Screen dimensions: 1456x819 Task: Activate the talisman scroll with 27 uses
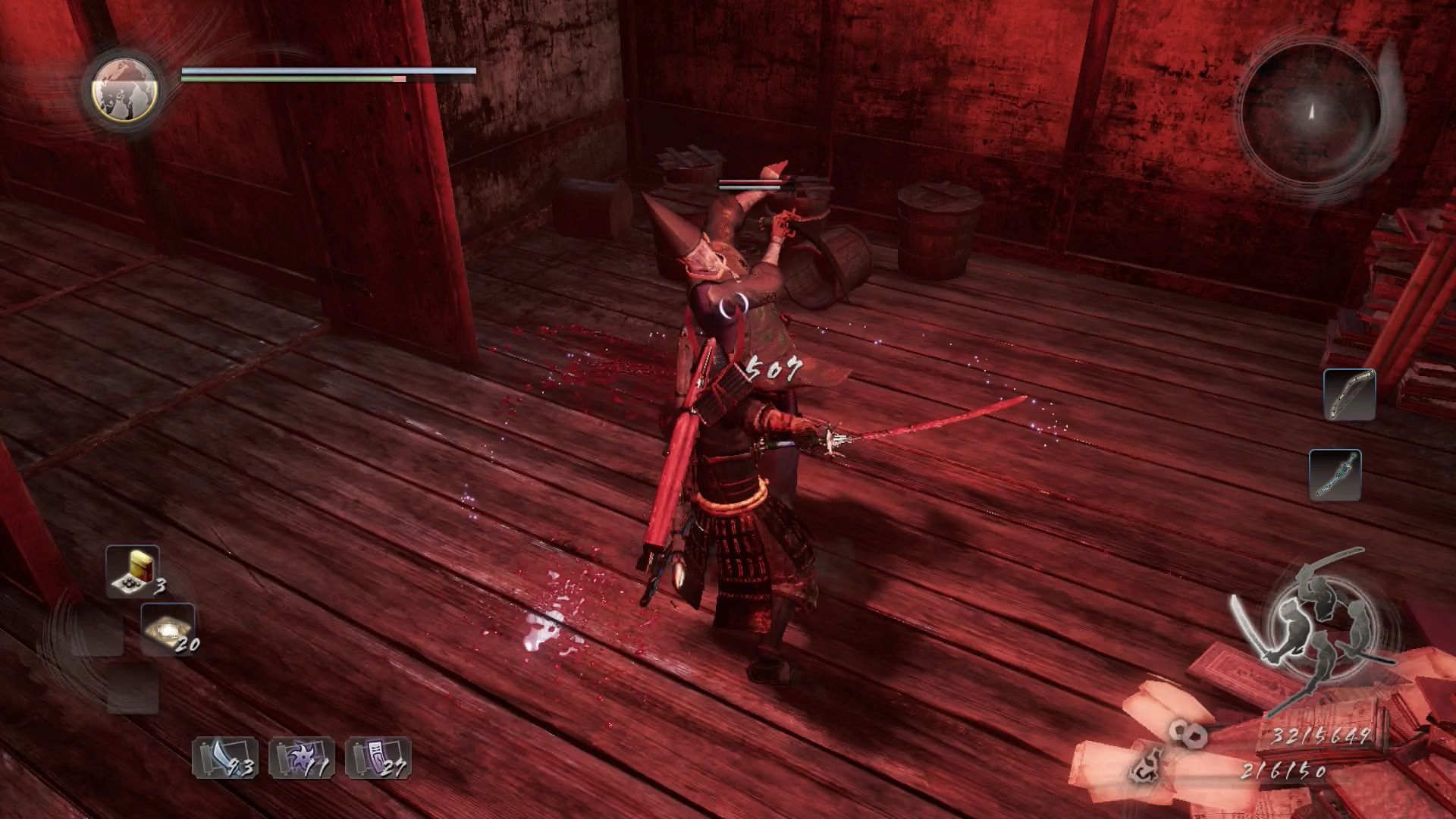(378, 758)
